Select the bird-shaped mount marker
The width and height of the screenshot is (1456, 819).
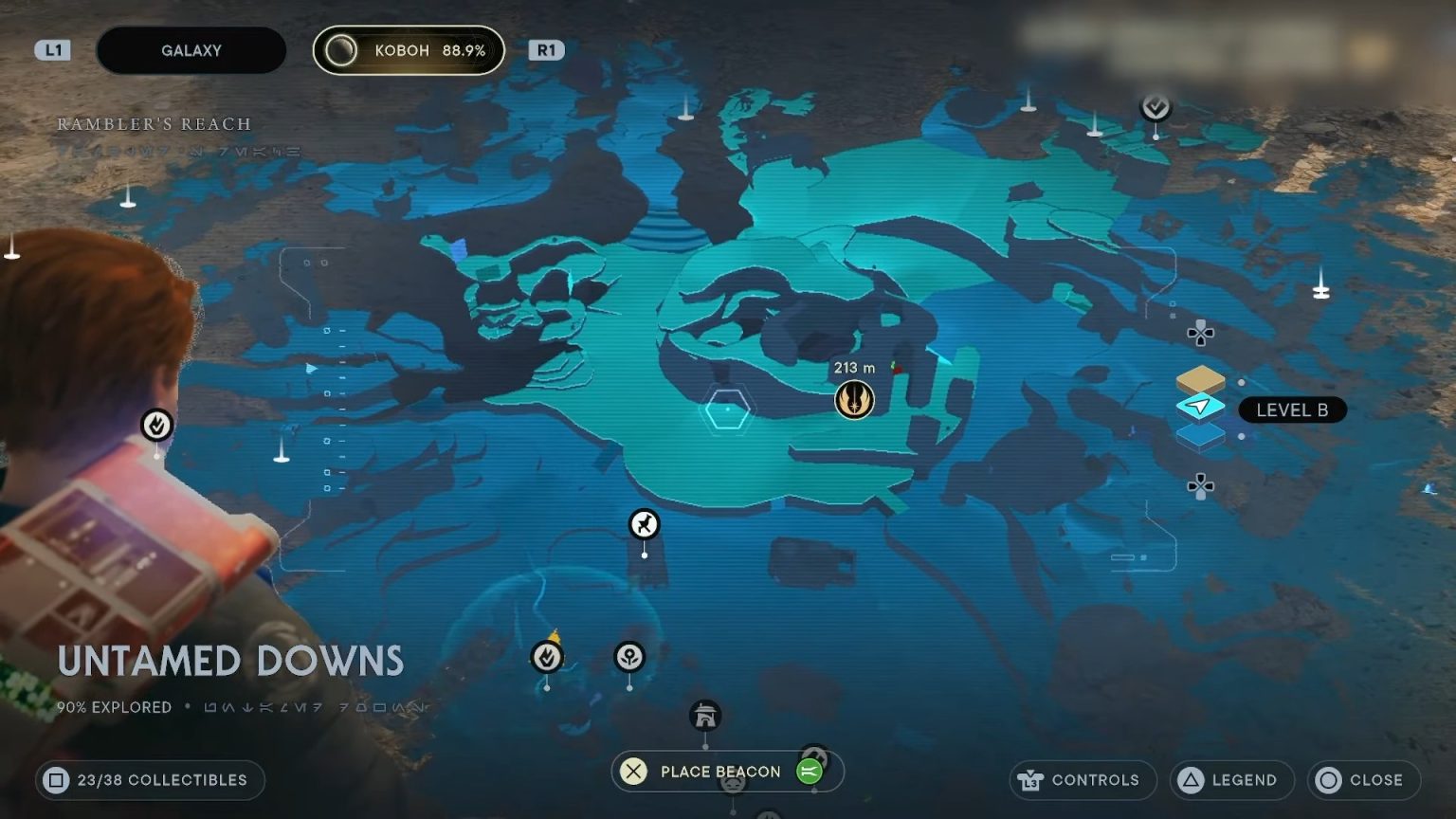coord(645,524)
